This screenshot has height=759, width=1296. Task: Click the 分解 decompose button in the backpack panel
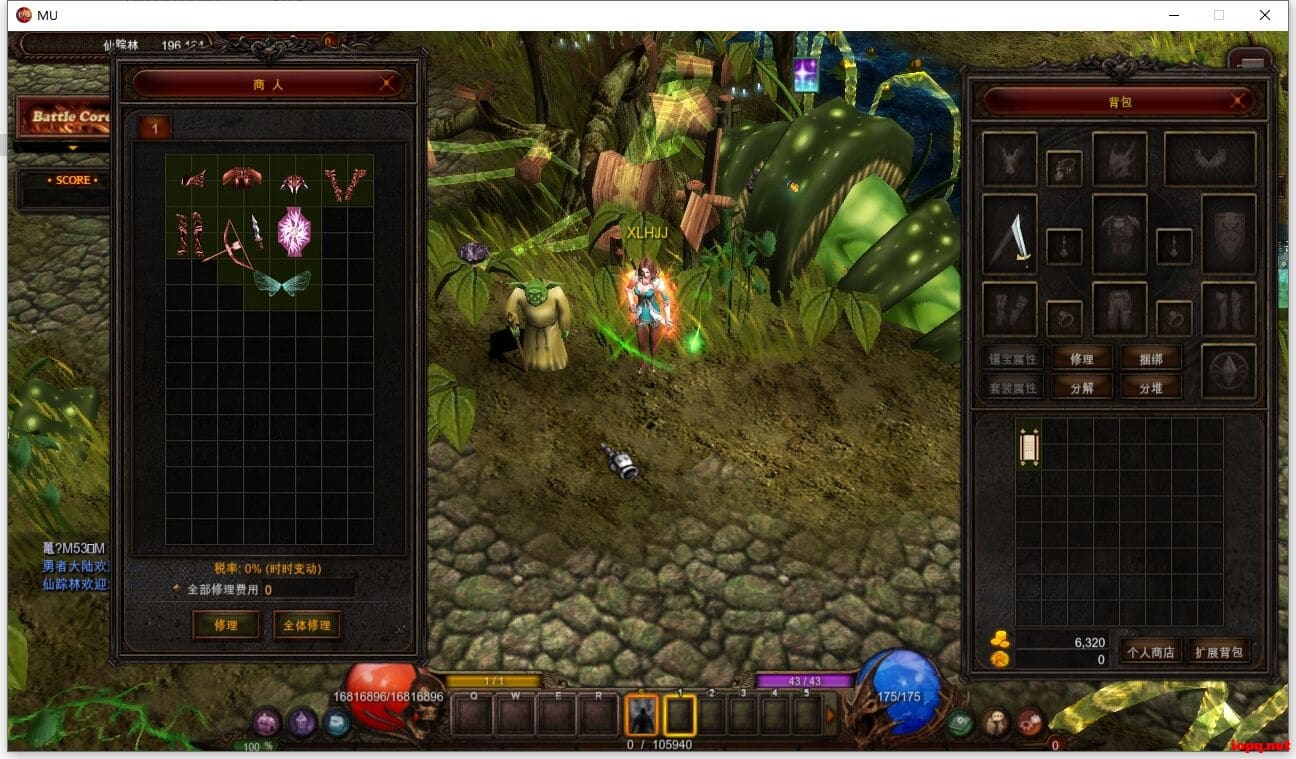click(1082, 387)
